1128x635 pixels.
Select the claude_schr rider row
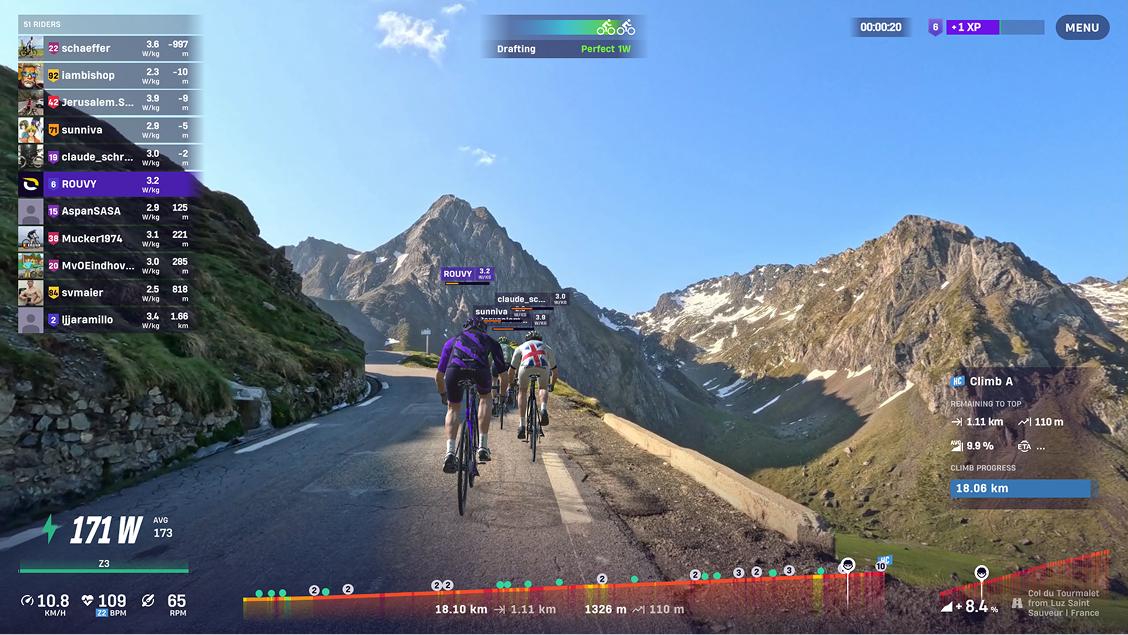pos(110,157)
